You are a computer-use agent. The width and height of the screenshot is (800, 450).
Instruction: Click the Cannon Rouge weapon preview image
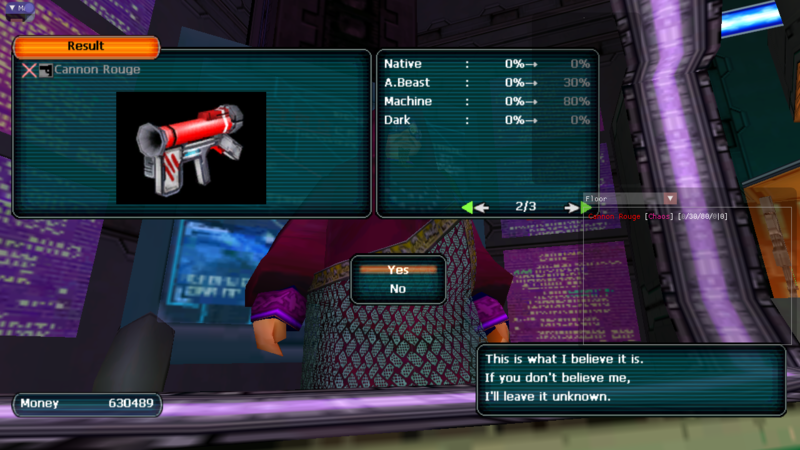pyautogui.click(x=191, y=148)
